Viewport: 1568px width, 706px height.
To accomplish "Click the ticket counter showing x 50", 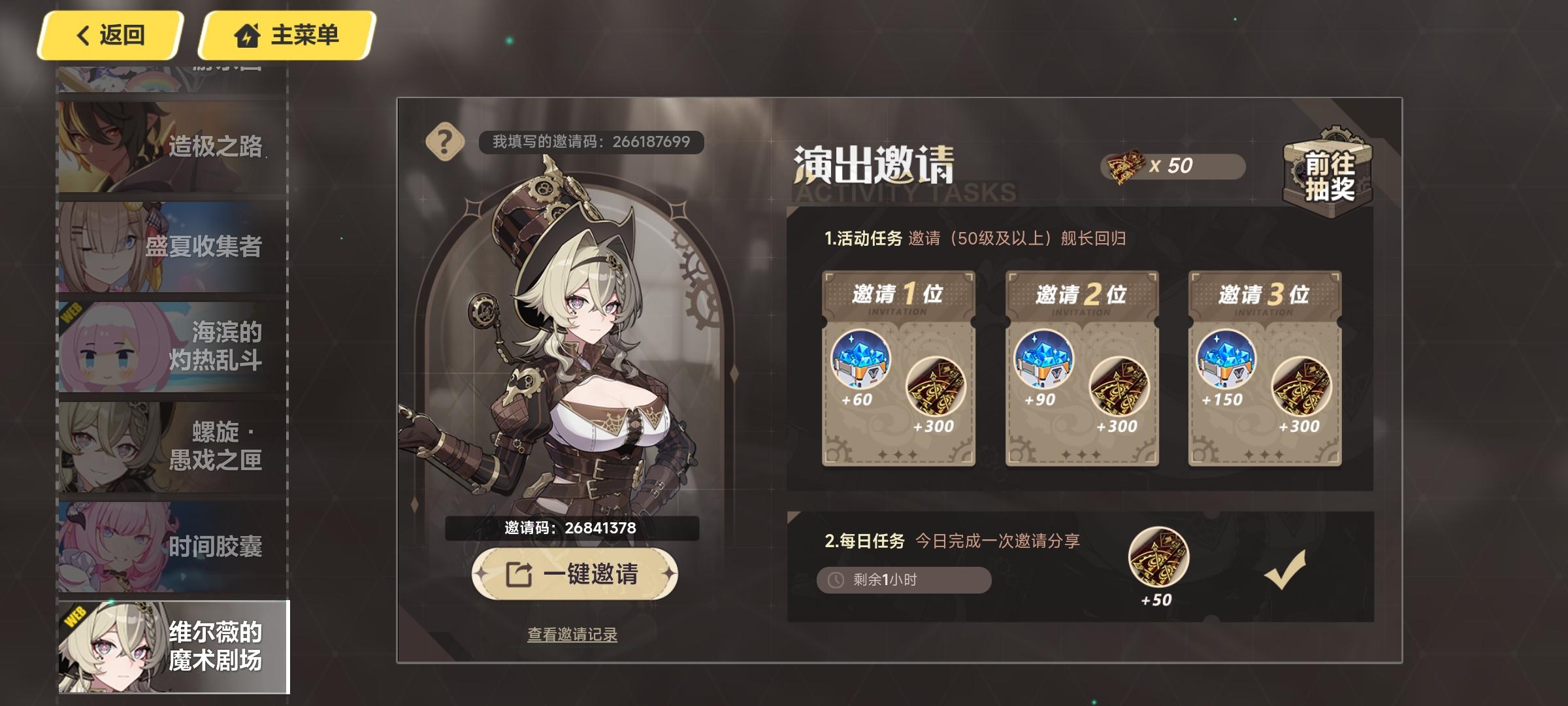I will click(1177, 167).
